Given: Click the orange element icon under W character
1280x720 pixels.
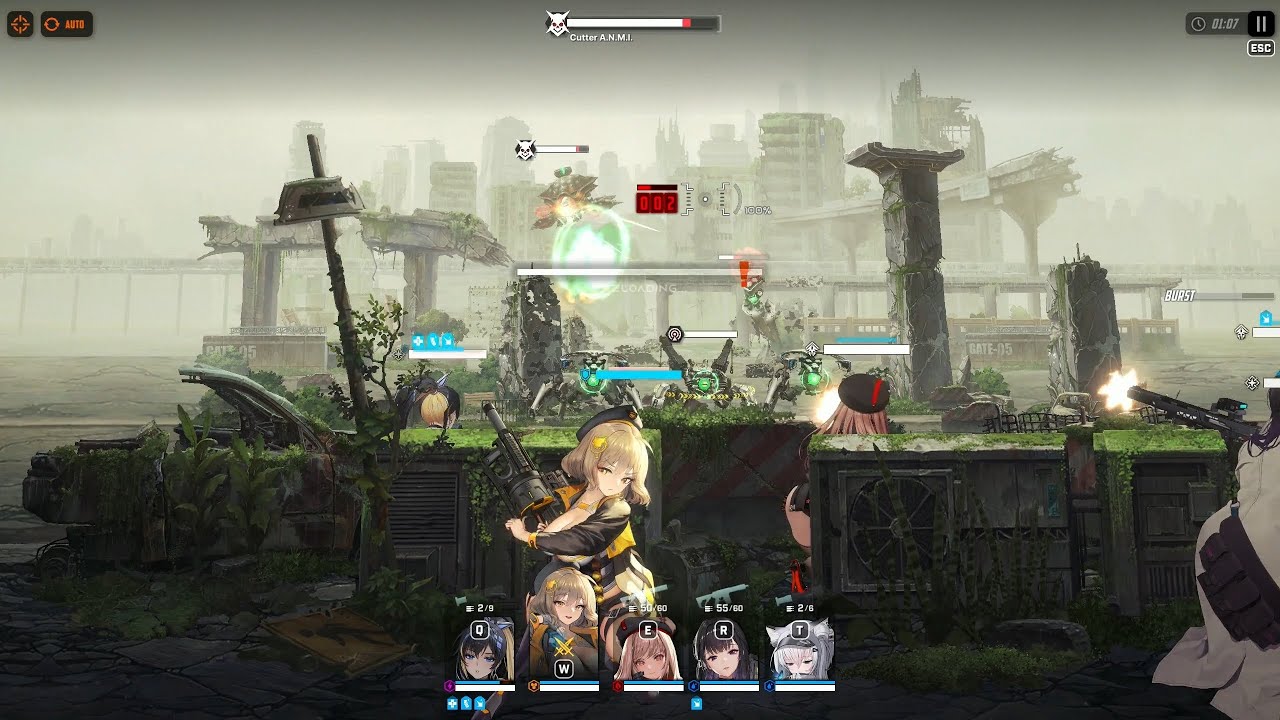Looking at the screenshot, I should click(532, 684).
